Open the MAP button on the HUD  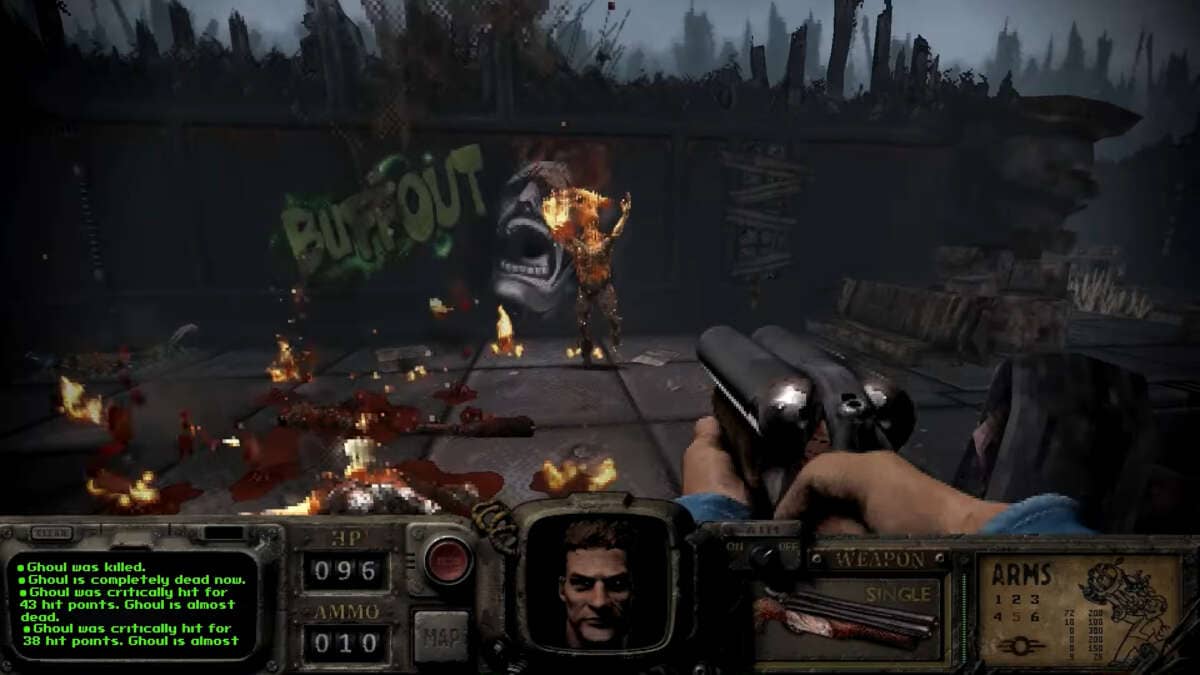tap(440, 636)
